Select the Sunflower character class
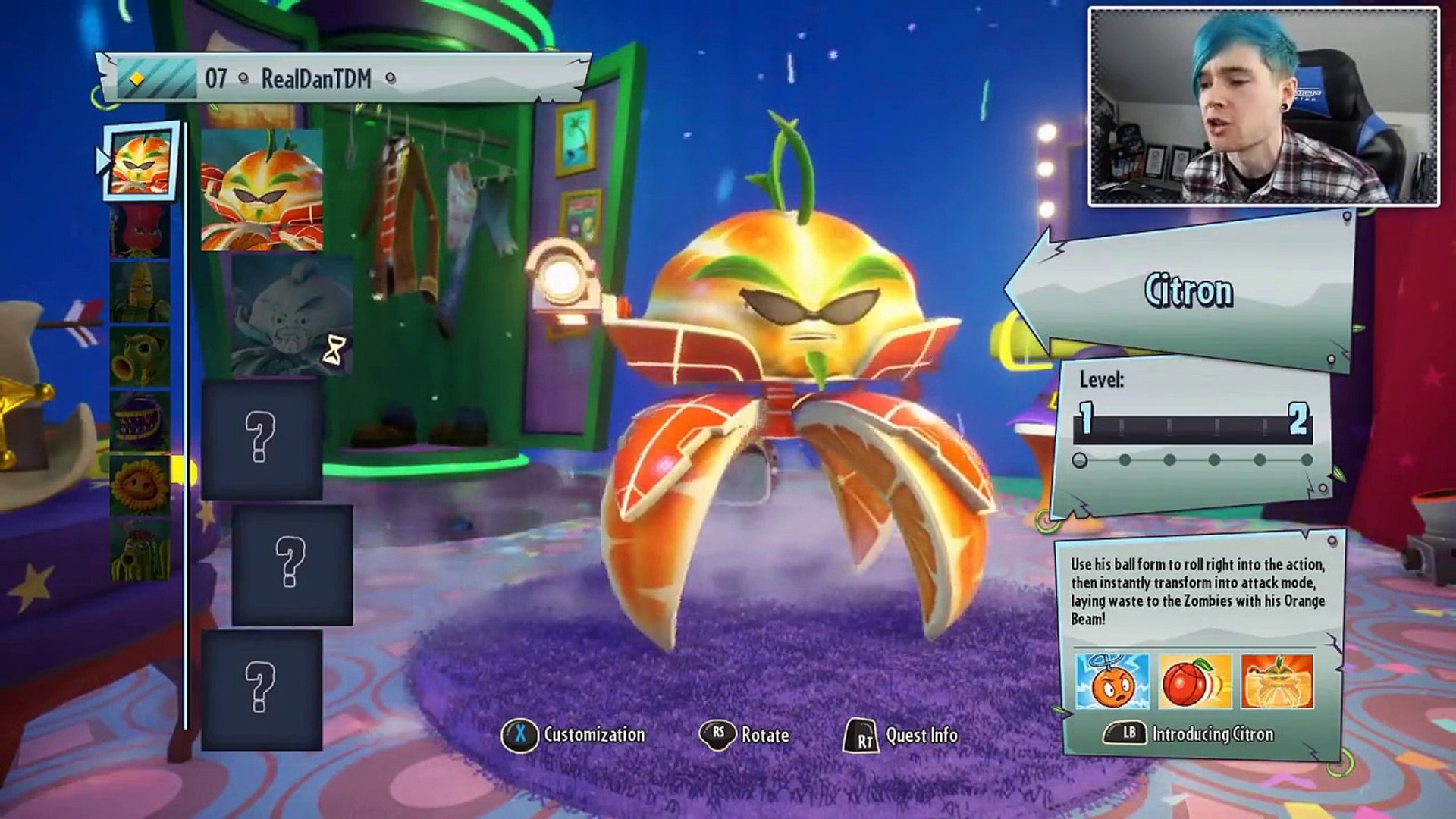The image size is (1456, 819). [140, 485]
